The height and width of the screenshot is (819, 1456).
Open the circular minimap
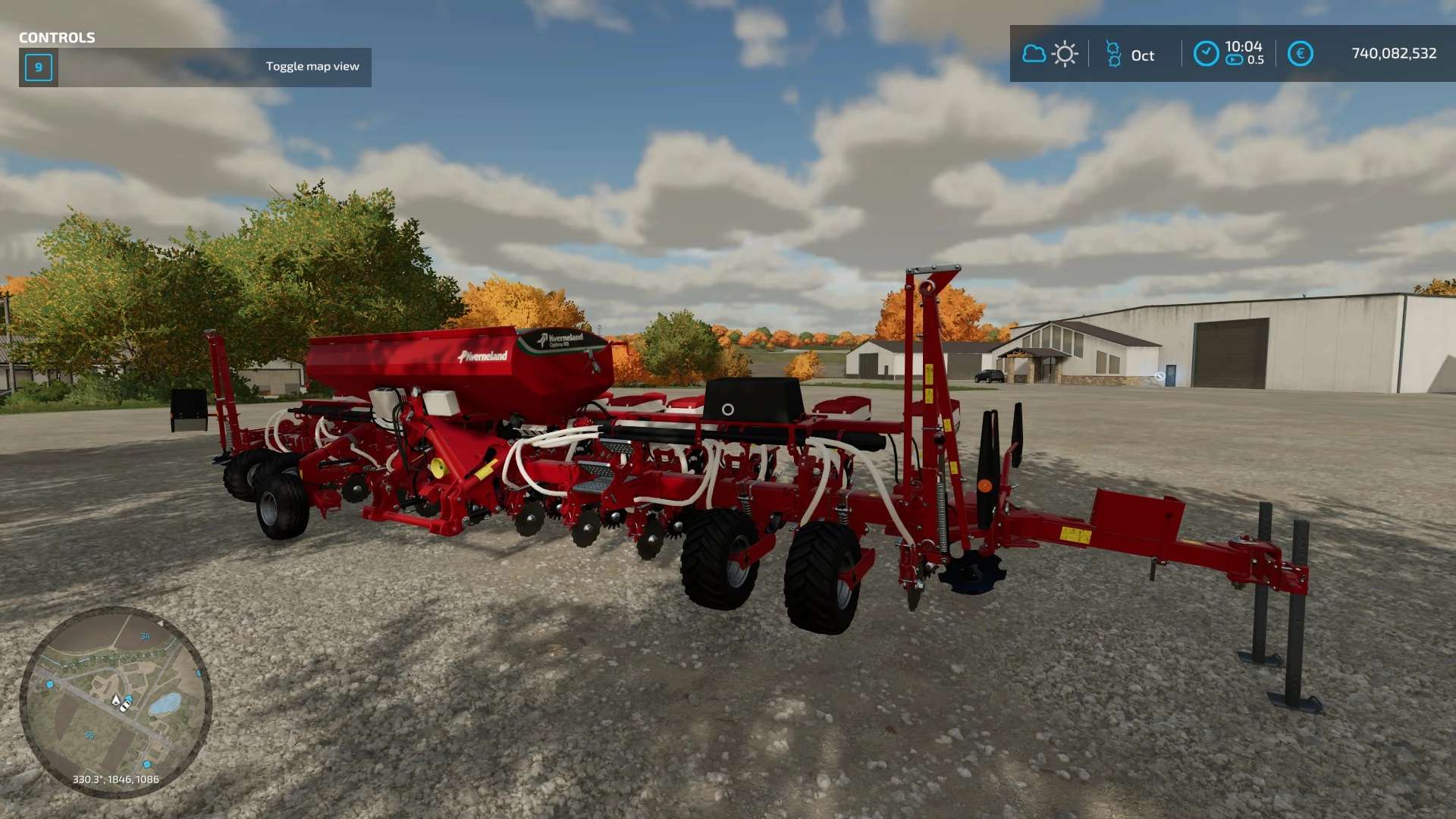[x=115, y=701]
